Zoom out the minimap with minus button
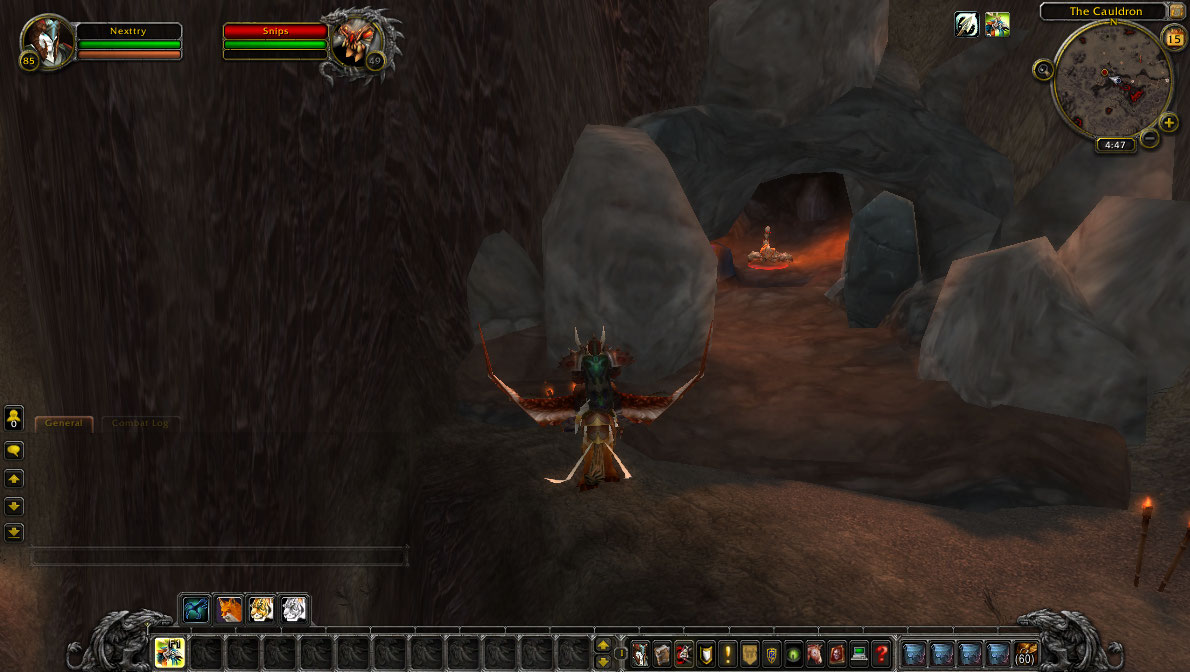Image resolution: width=1190 pixels, height=672 pixels. 1150,138
